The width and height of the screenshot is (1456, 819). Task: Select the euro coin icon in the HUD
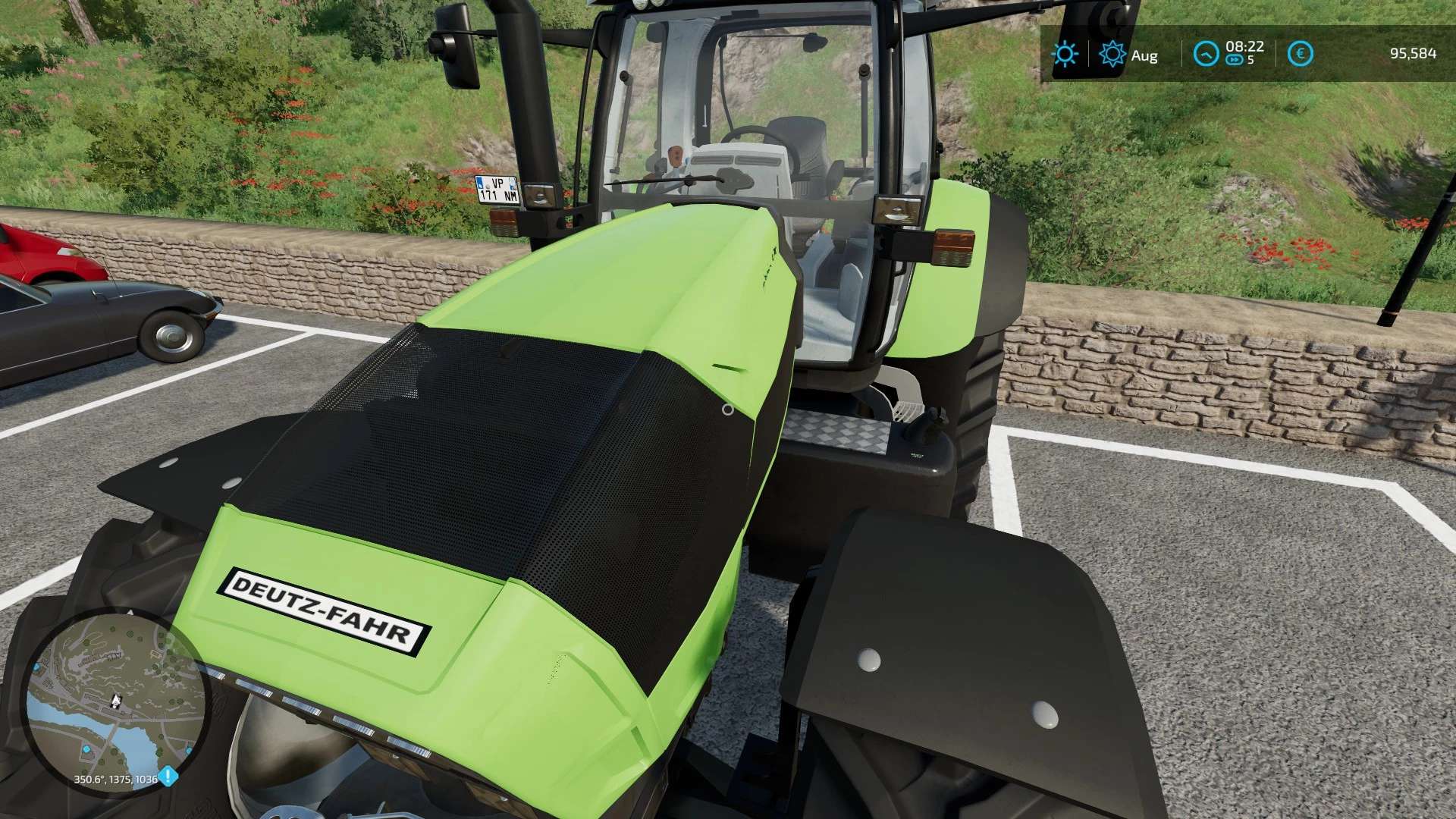pyautogui.click(x=1301, y=53)
